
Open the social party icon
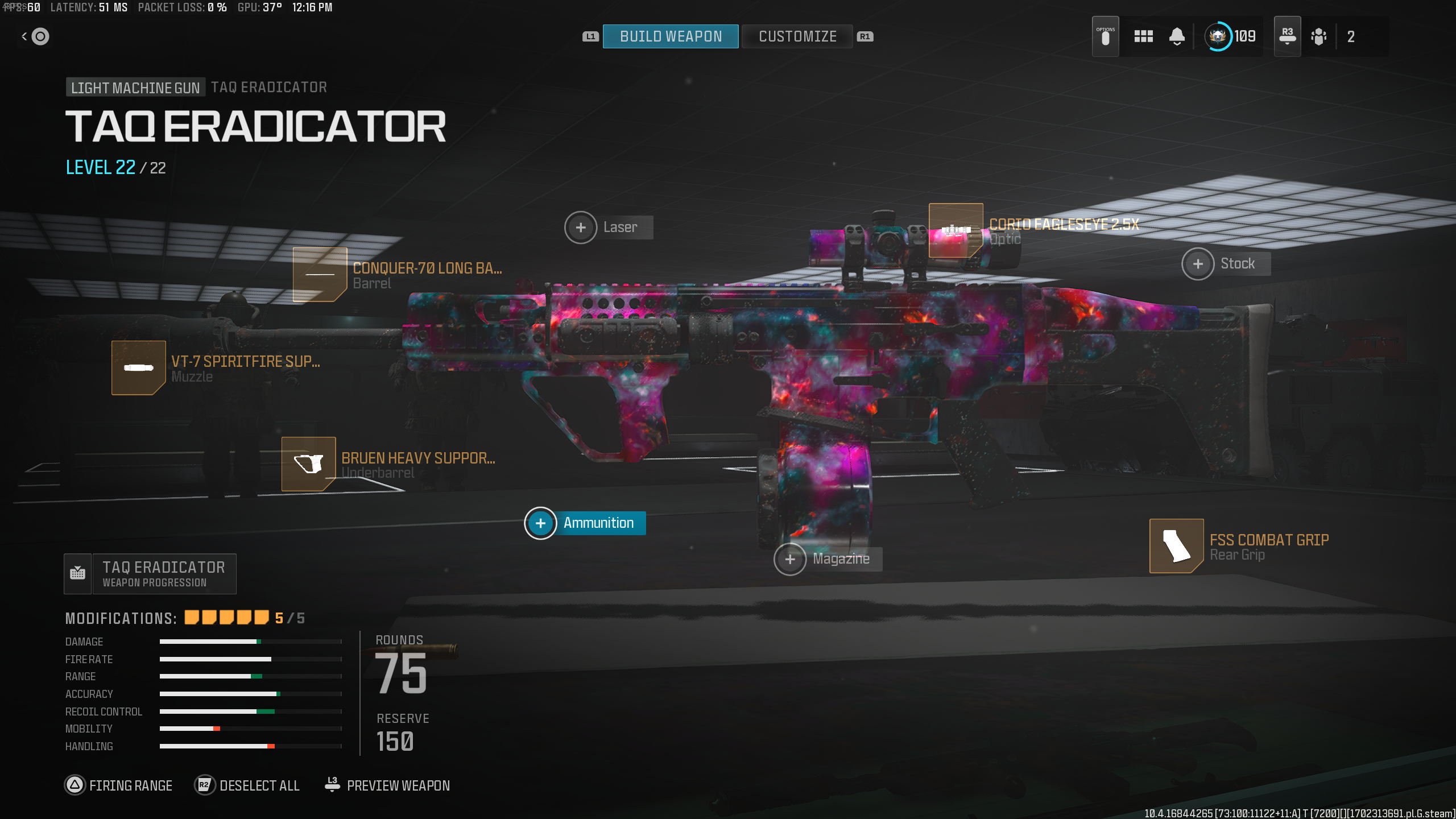tap(1318, 36)
